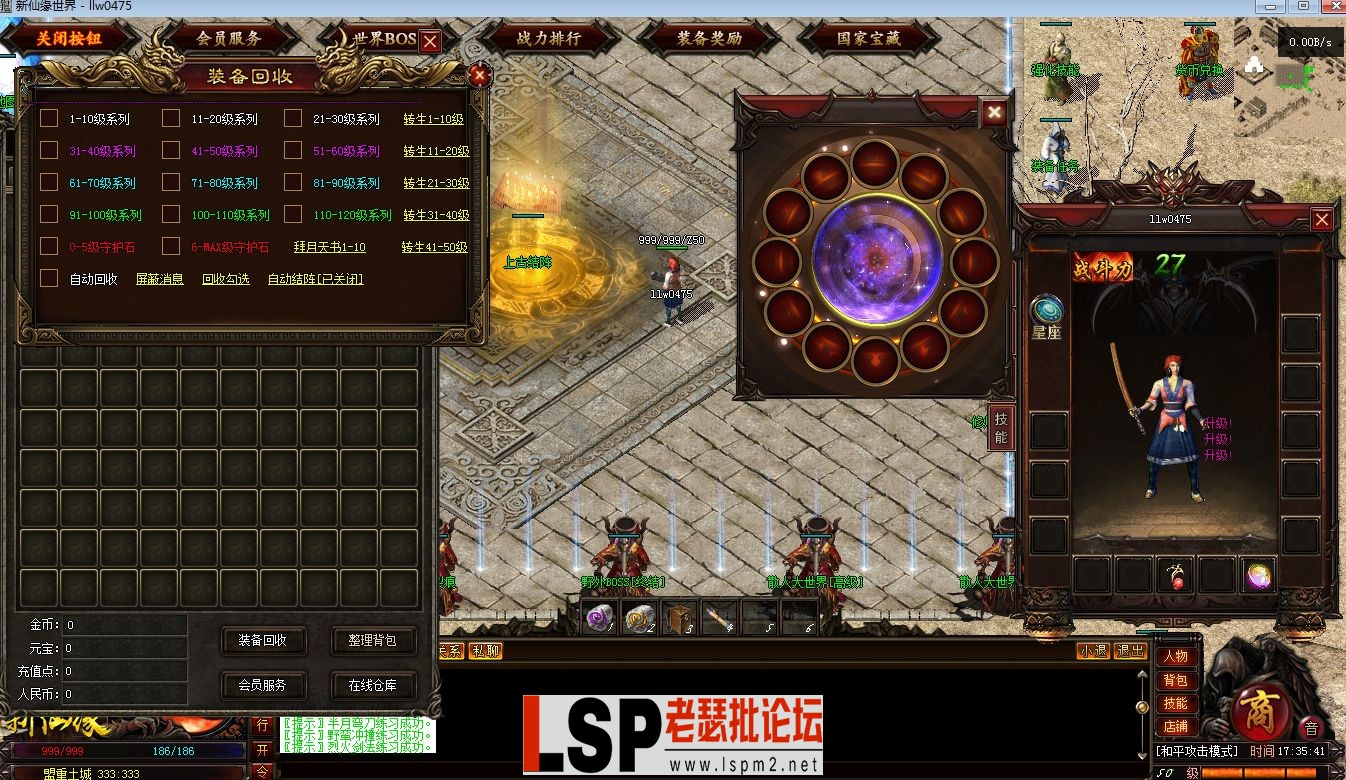
Task: Enable 自动回收 auto recycle
Action: pyautogui.click(x=48, y=278)
